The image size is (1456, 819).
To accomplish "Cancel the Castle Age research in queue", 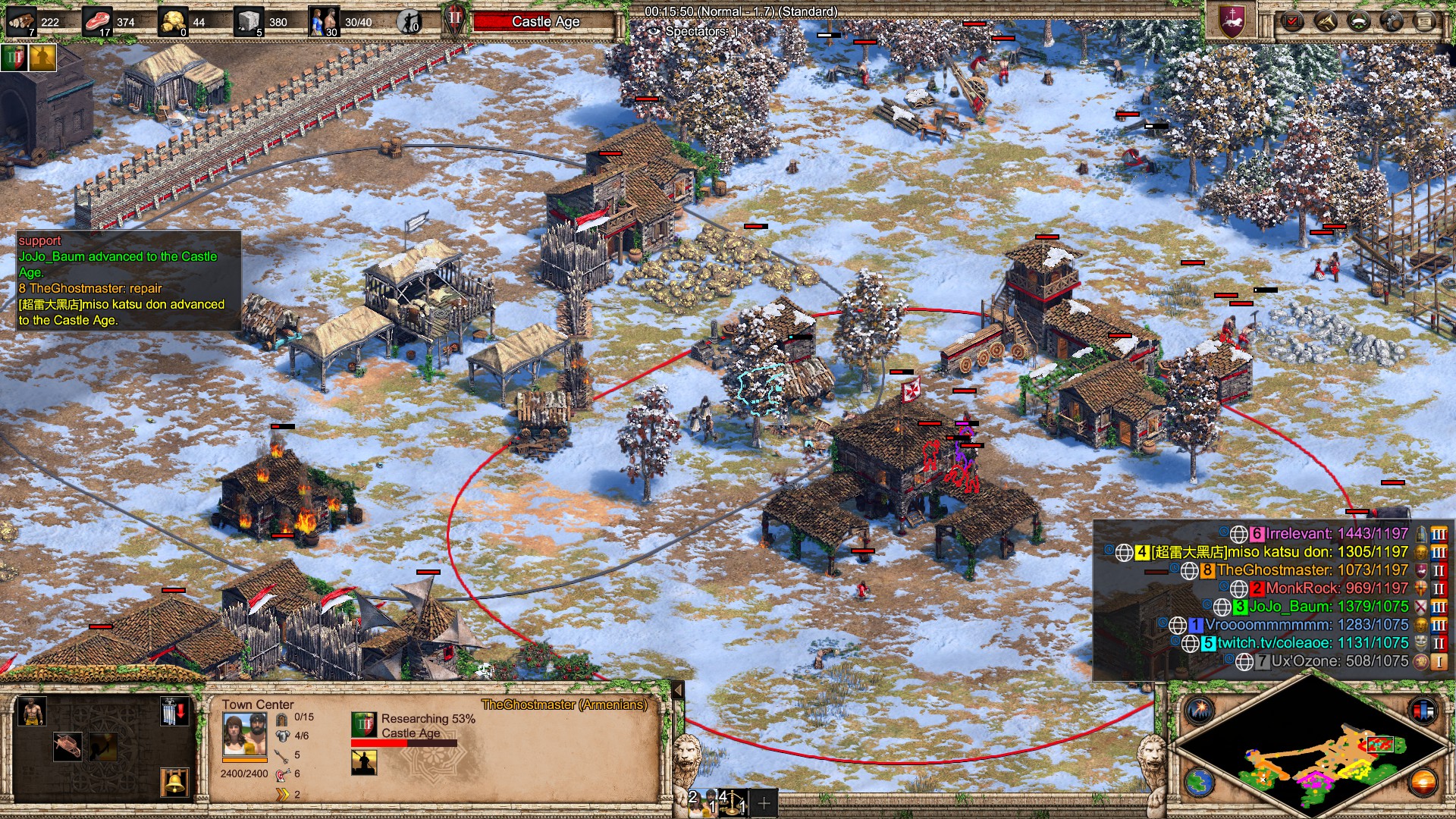I will click(x=364, y=724).
